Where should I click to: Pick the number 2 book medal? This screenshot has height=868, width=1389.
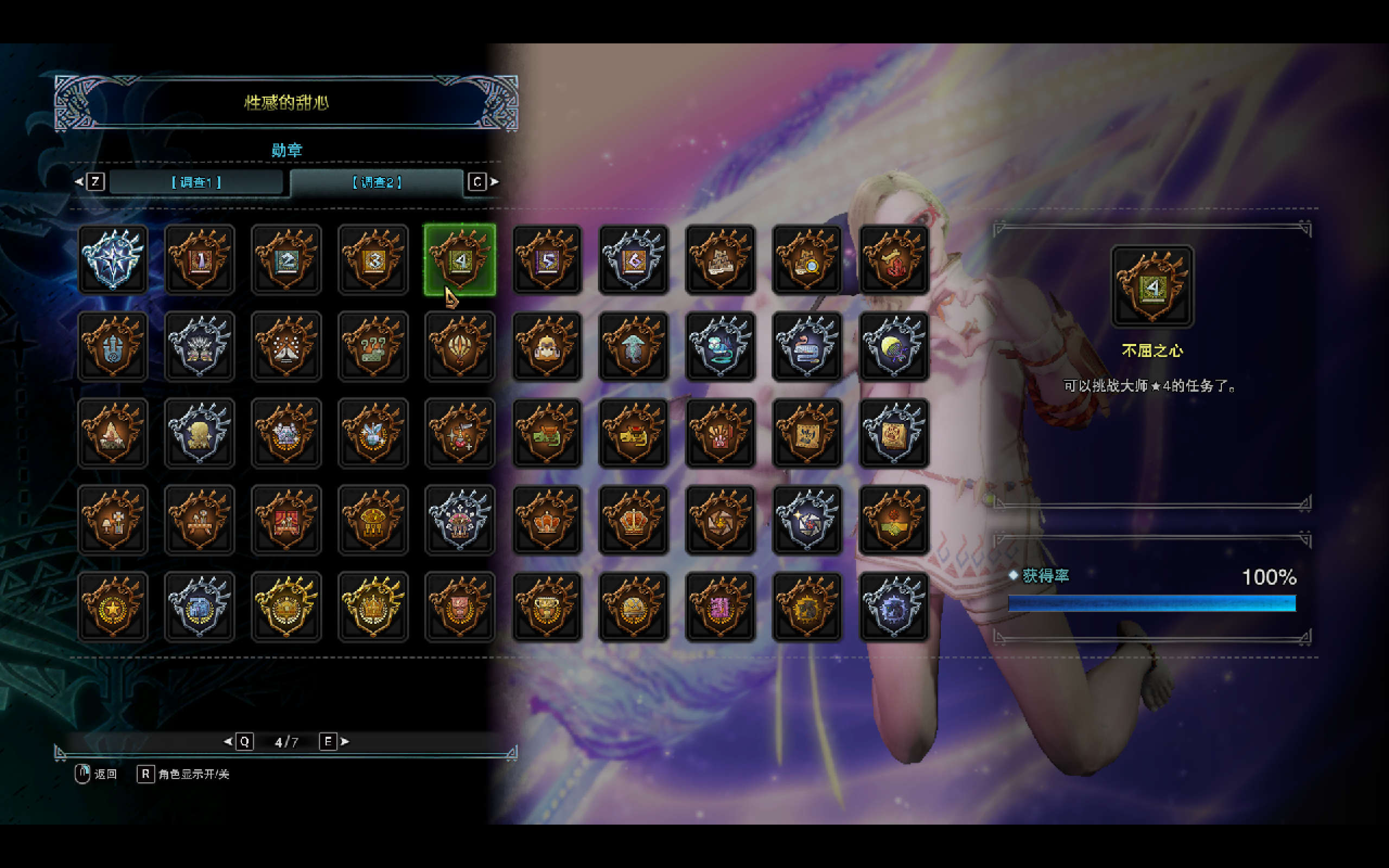286,259
